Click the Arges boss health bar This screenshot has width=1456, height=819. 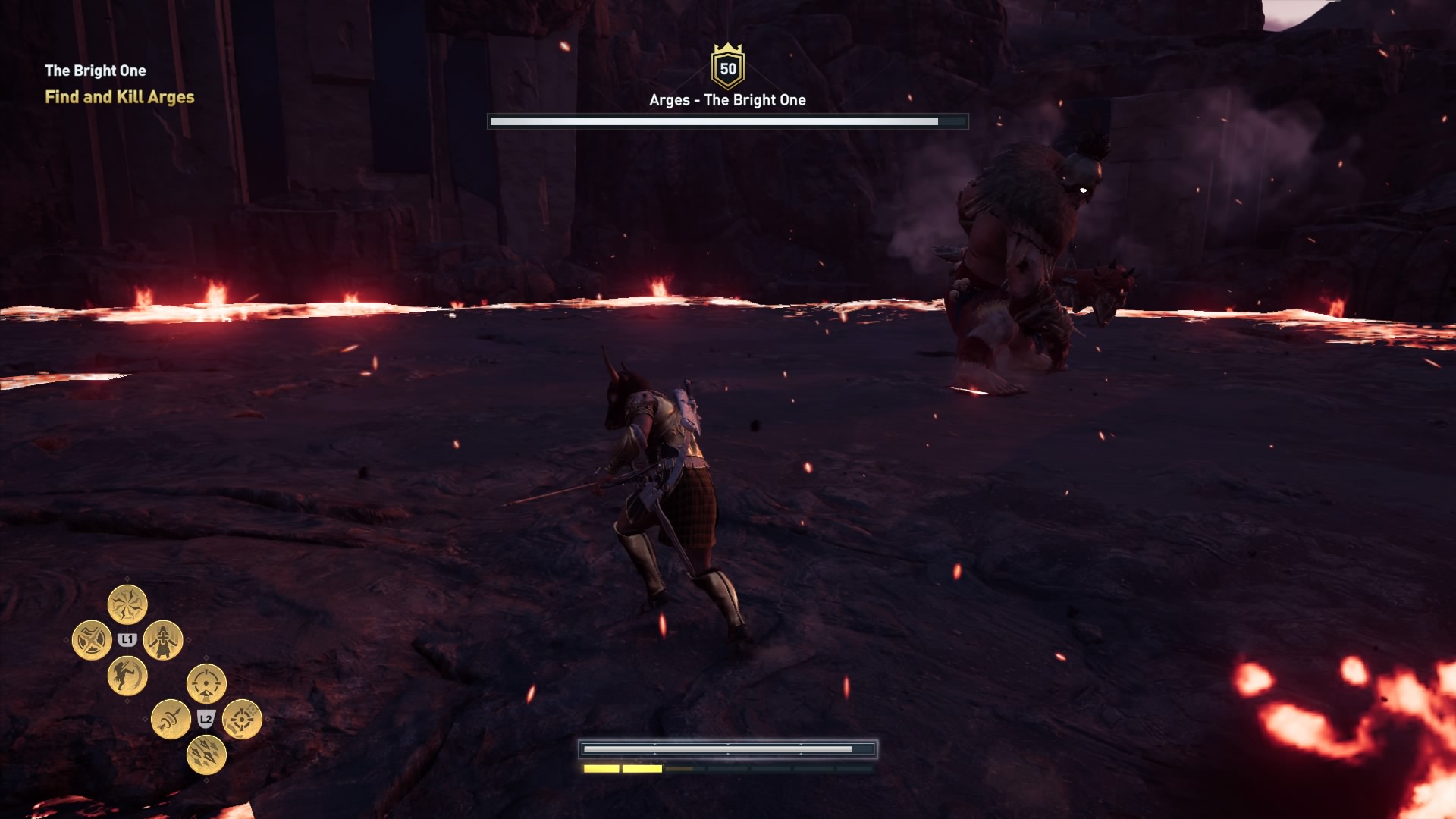click(728, 119)
